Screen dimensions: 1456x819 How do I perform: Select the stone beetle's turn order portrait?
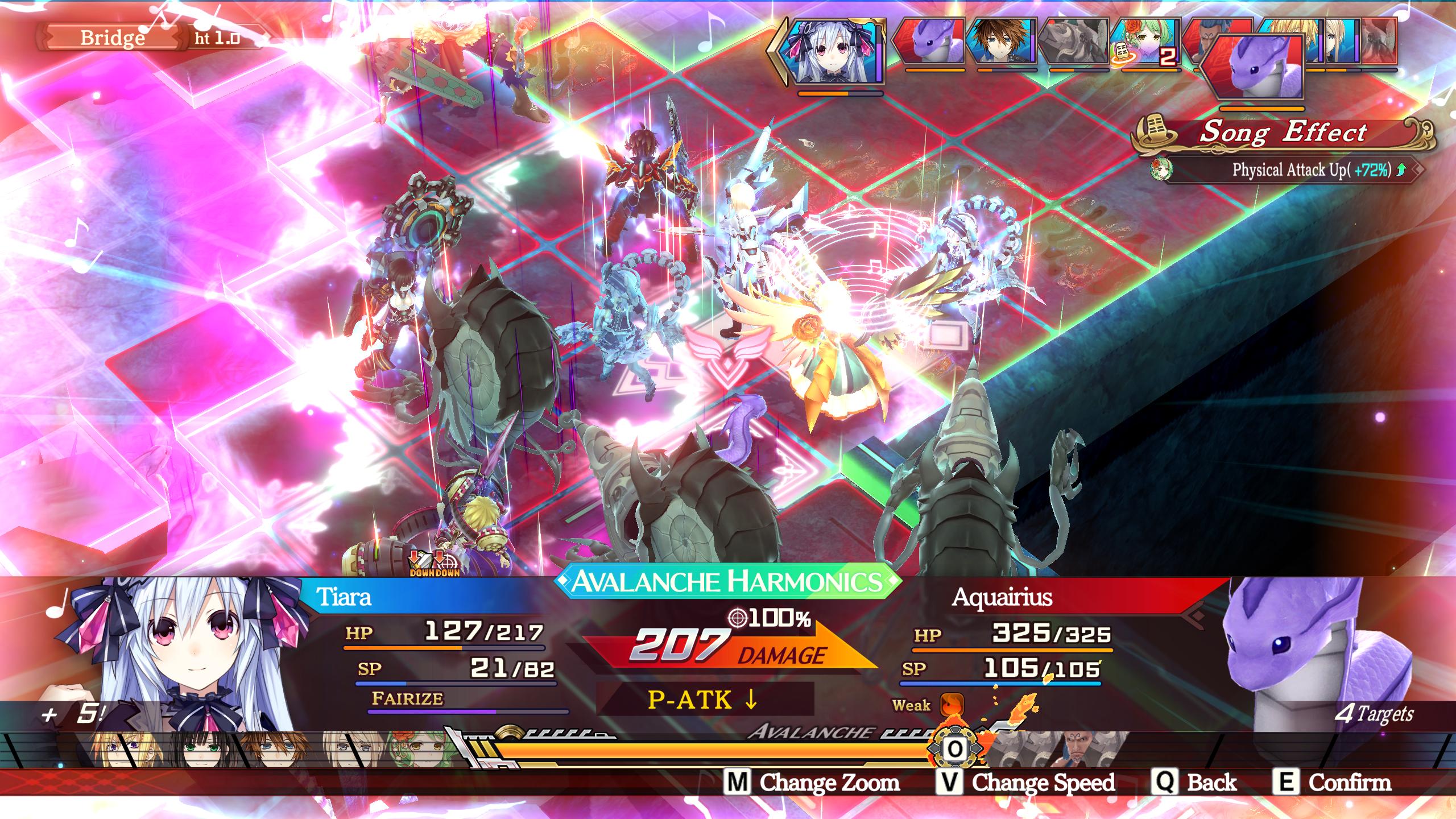coord(1073,41)
